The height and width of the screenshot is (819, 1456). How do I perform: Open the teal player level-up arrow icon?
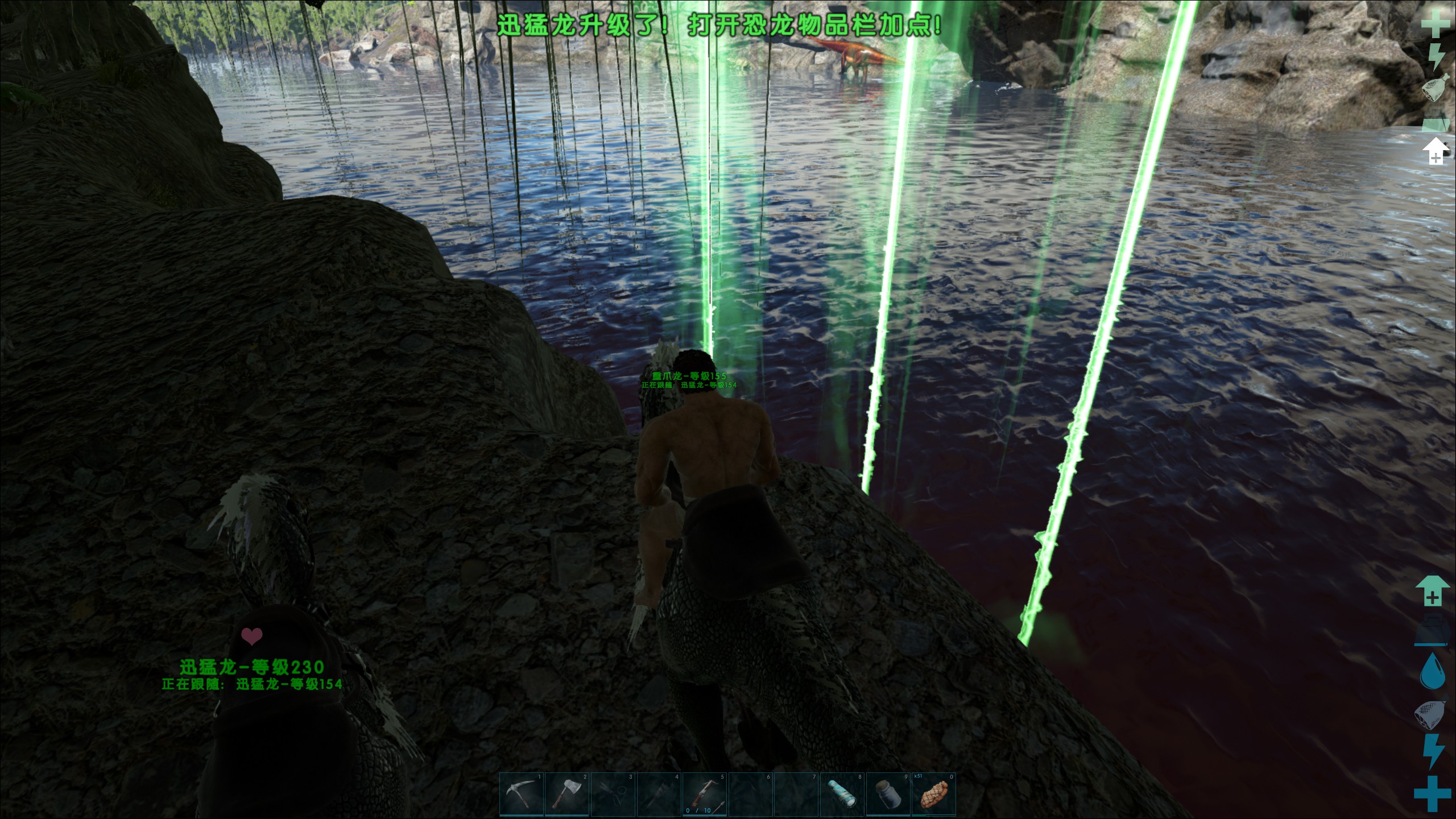pos(1432,590)
